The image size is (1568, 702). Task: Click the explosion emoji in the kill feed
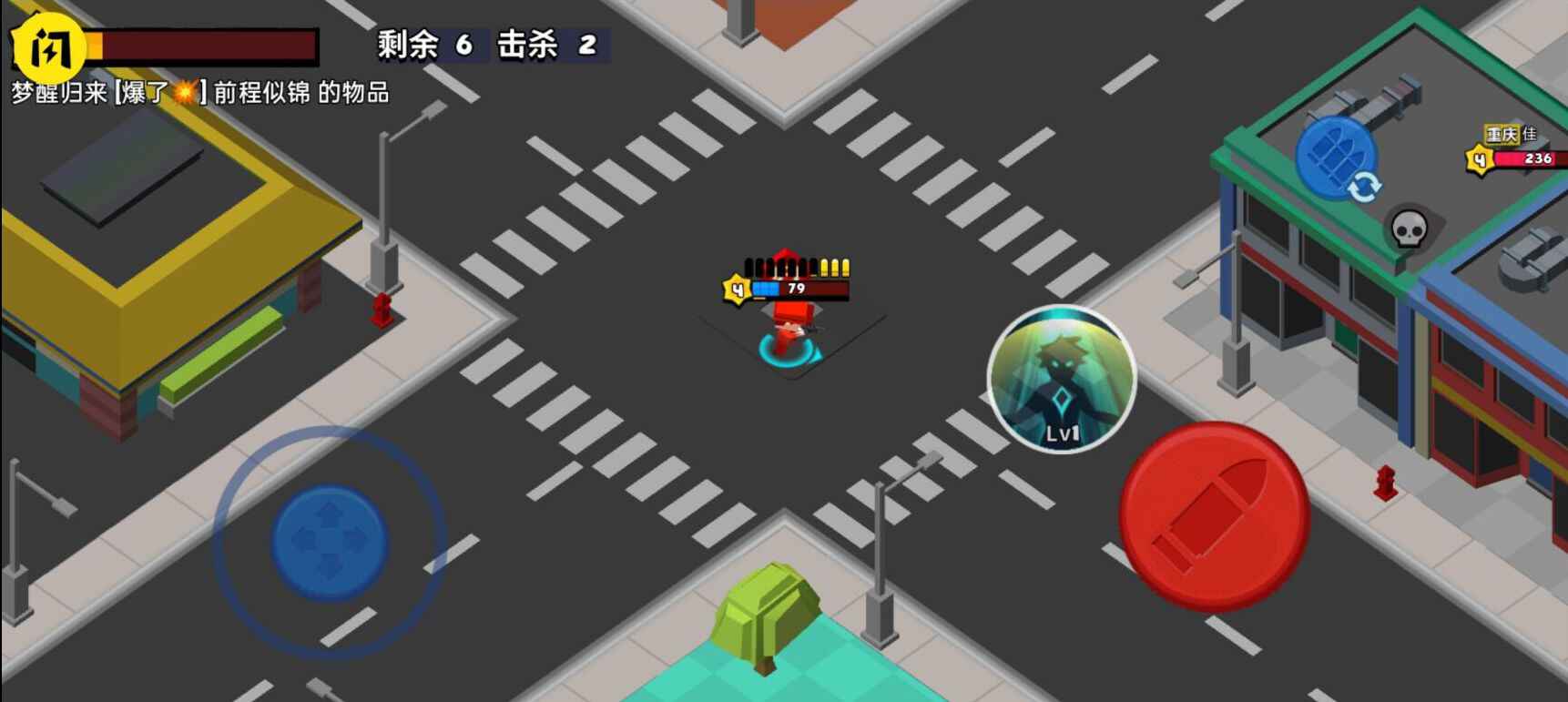tap(183, 93)
